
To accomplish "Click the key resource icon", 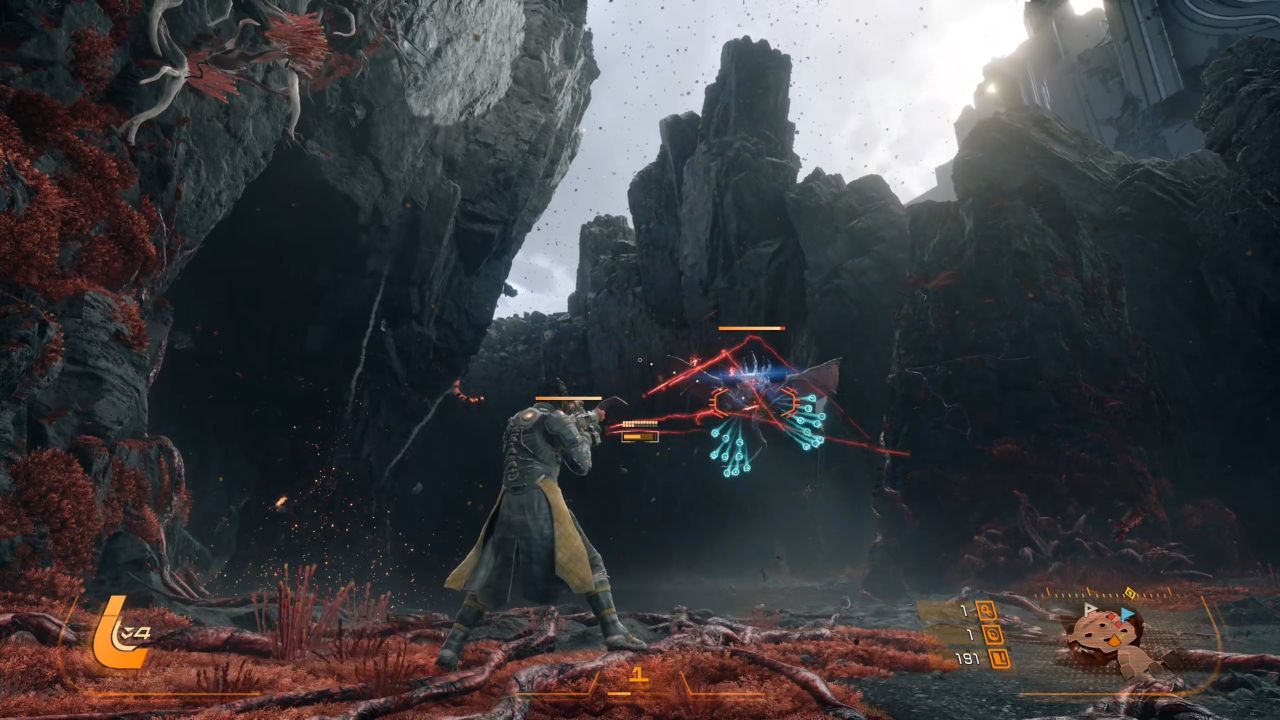I will pos(987,610).
